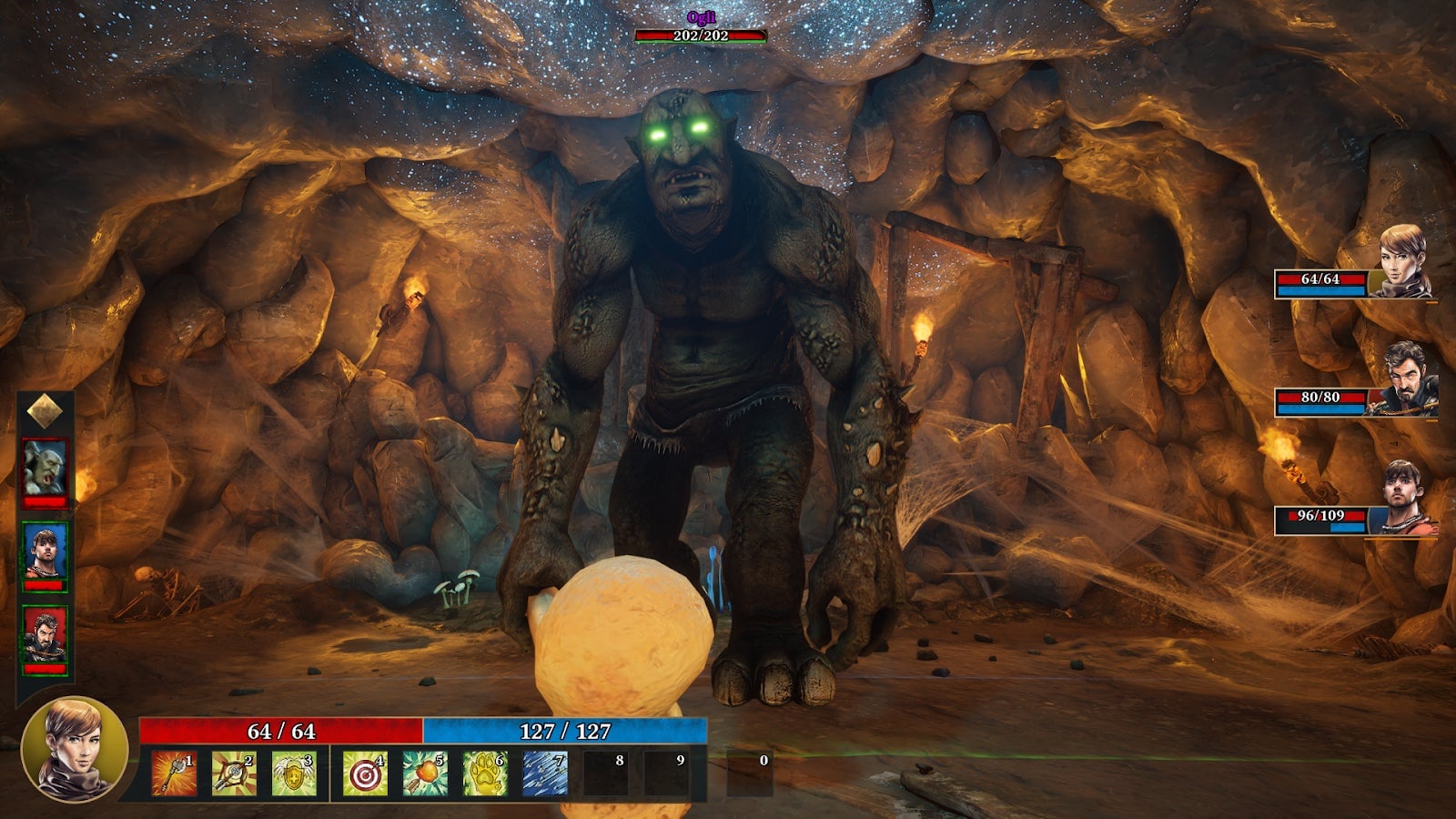The height and width of the screenshot is (819, 1456).
Task: Trigger the arrow volley skill in slot 7
Action: [x=545, y=773]
